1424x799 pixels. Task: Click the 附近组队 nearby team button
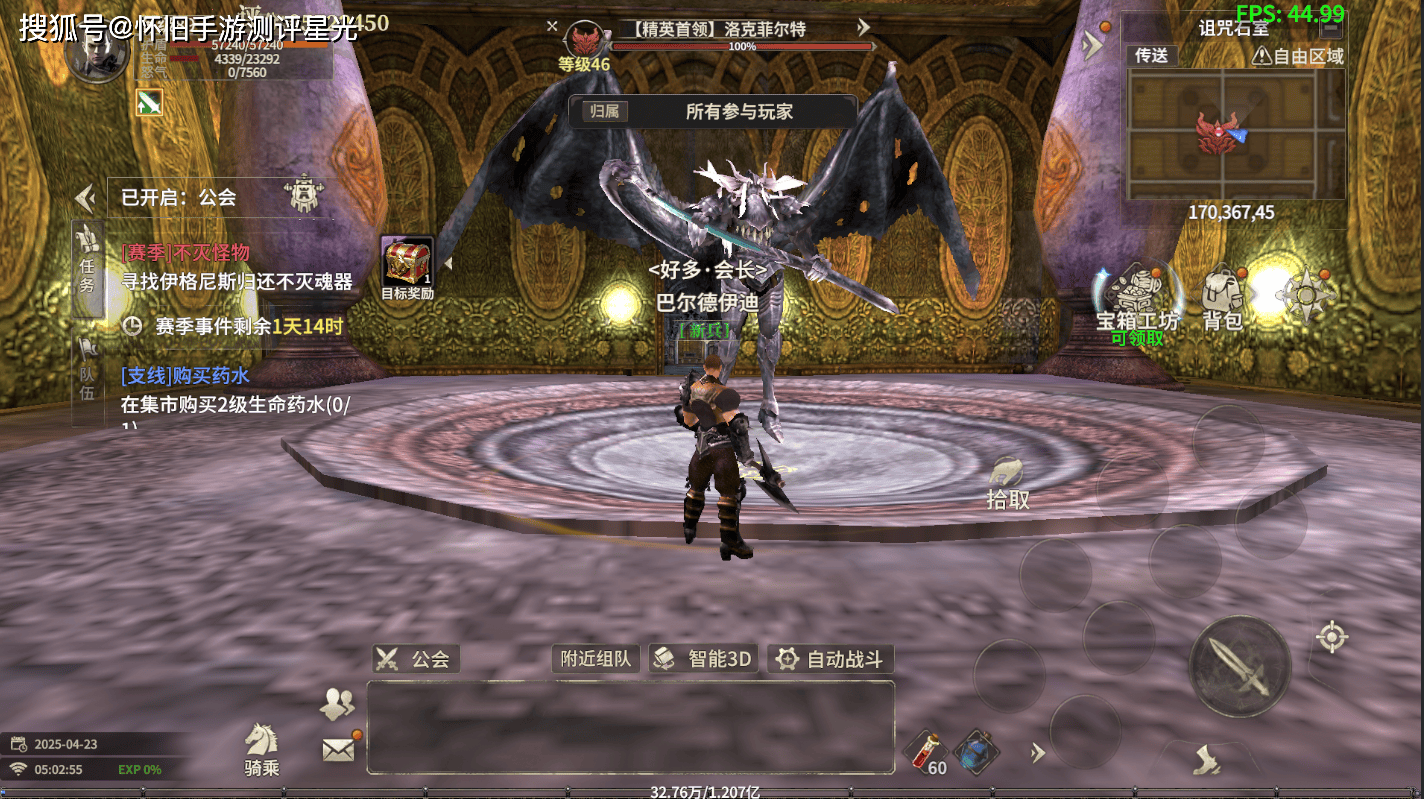[x=596, y=659]
